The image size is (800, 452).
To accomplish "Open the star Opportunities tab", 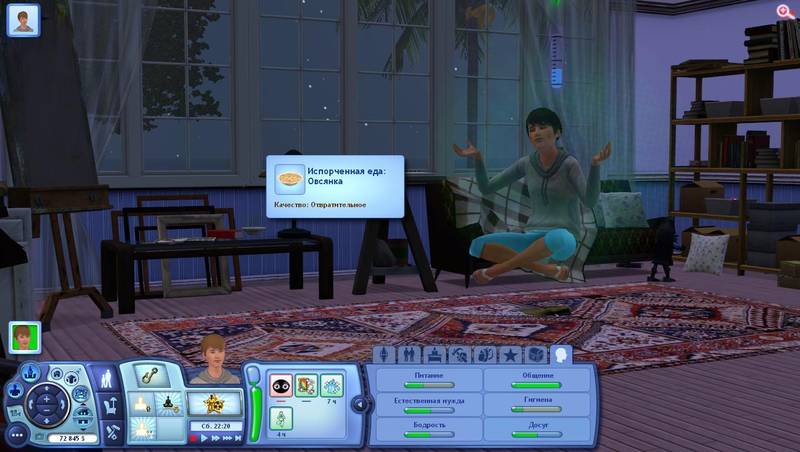I will (x=510, y=354).
